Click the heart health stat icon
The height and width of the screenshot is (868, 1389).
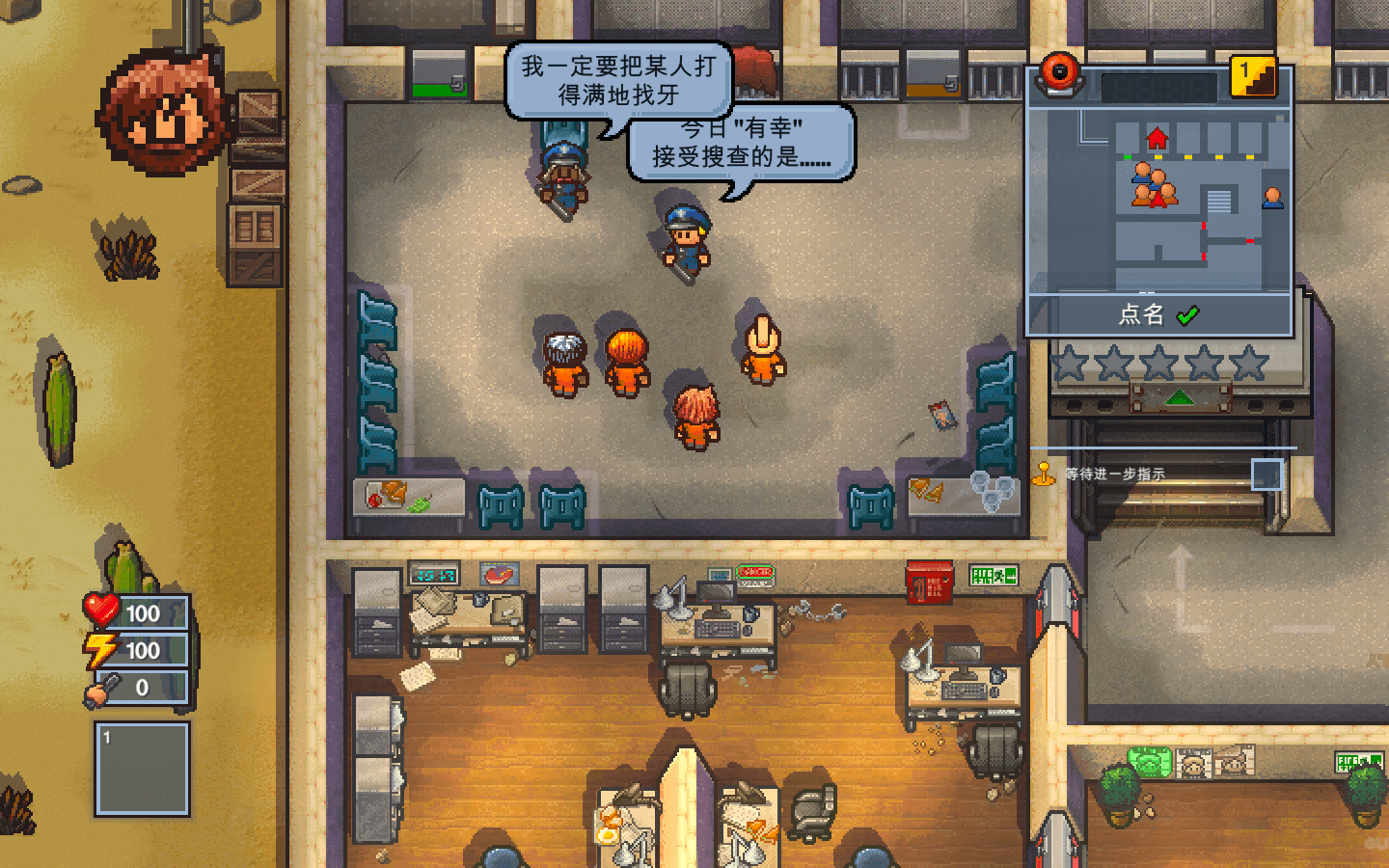tap(101, 610)
